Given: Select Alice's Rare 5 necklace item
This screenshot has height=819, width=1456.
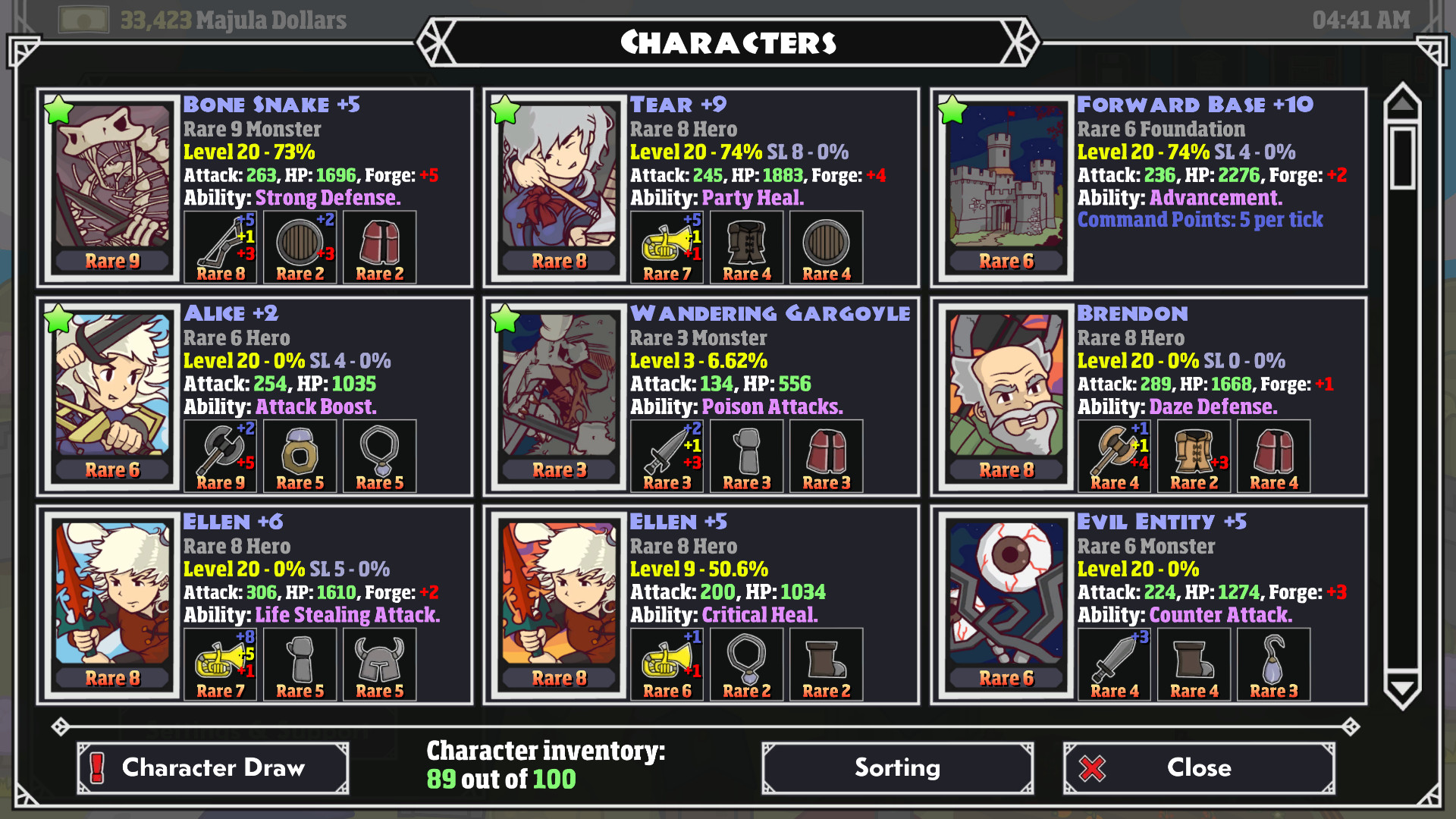Looking at the screenshot, I should pyautogui.click(x=379, y=453).
